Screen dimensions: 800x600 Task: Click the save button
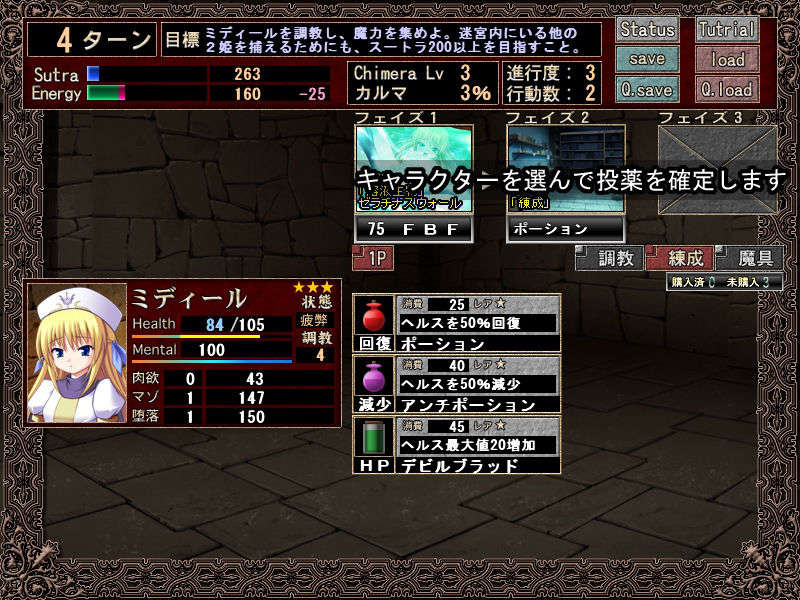click(647, 59)
